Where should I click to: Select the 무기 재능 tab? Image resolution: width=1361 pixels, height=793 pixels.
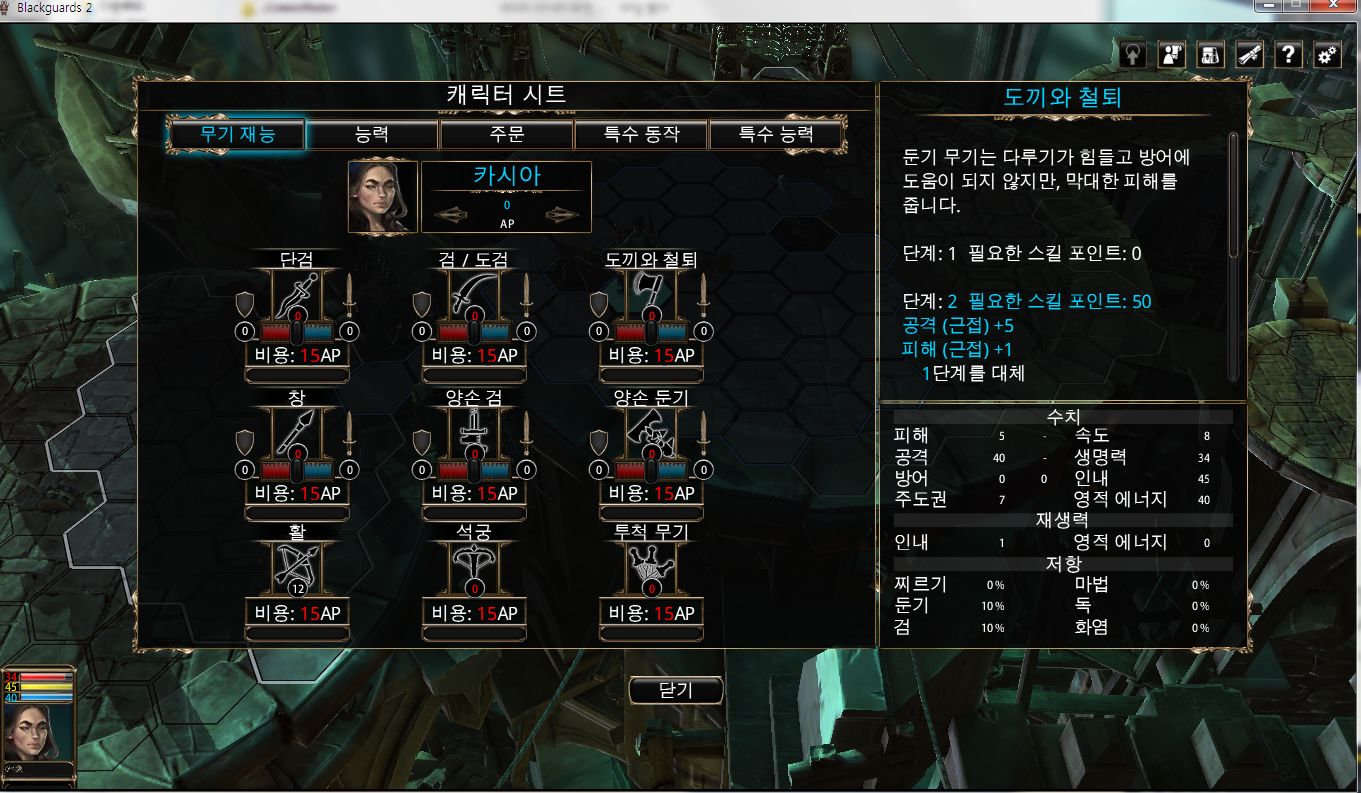[x=237, y=134]
